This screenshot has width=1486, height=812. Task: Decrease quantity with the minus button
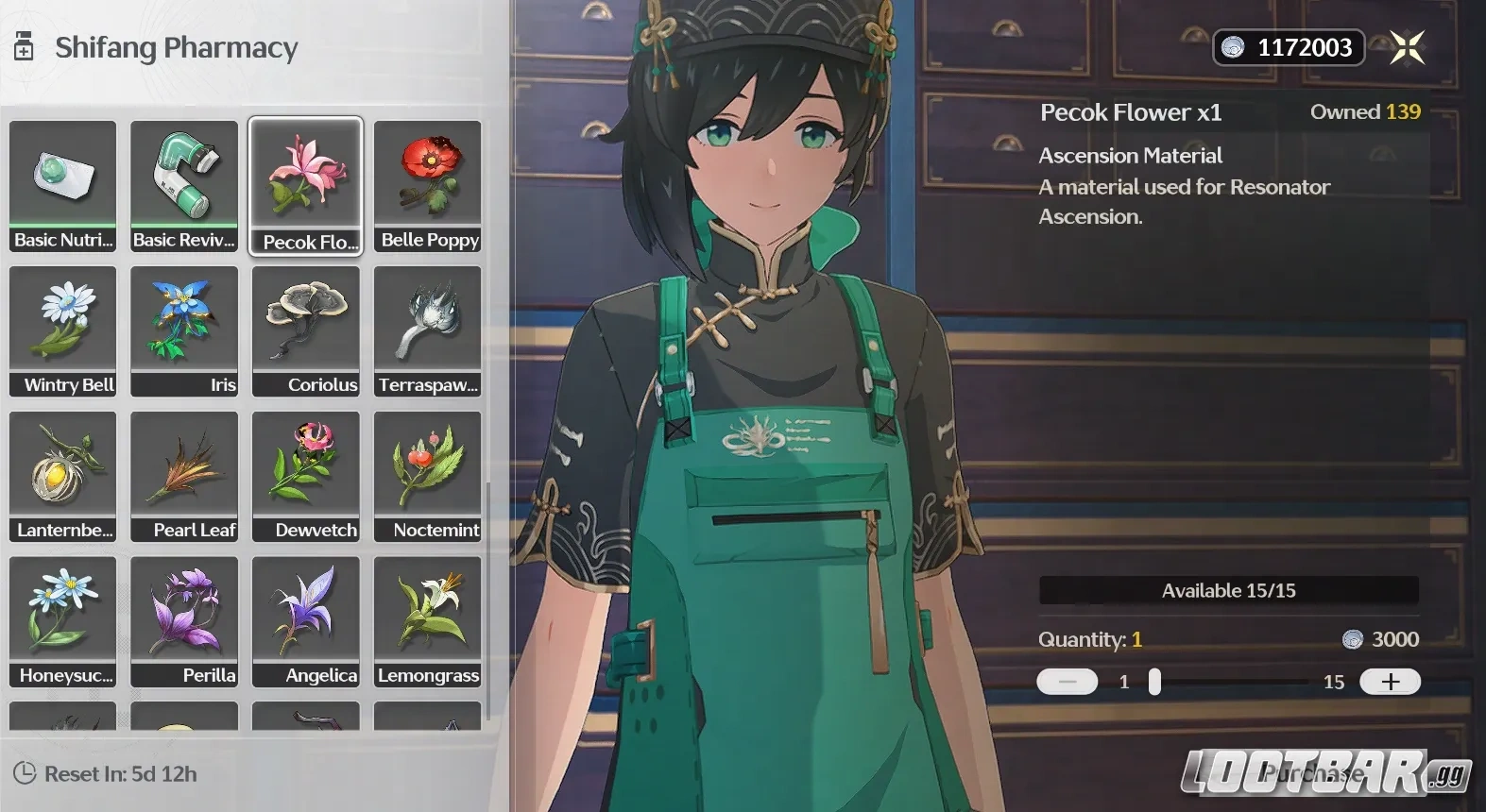[x=1067, y=682]
